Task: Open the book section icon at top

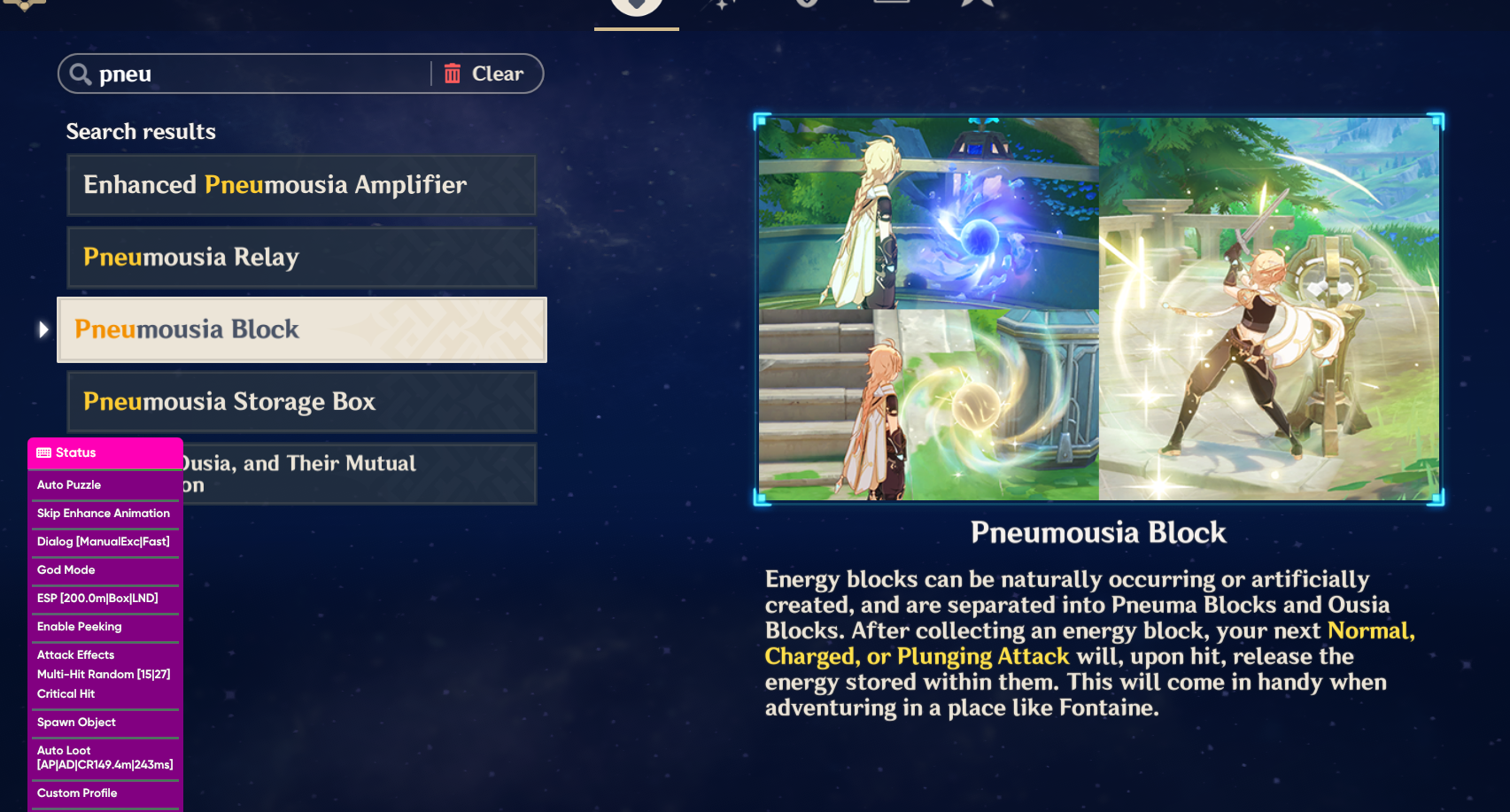Action: point(891,4)
